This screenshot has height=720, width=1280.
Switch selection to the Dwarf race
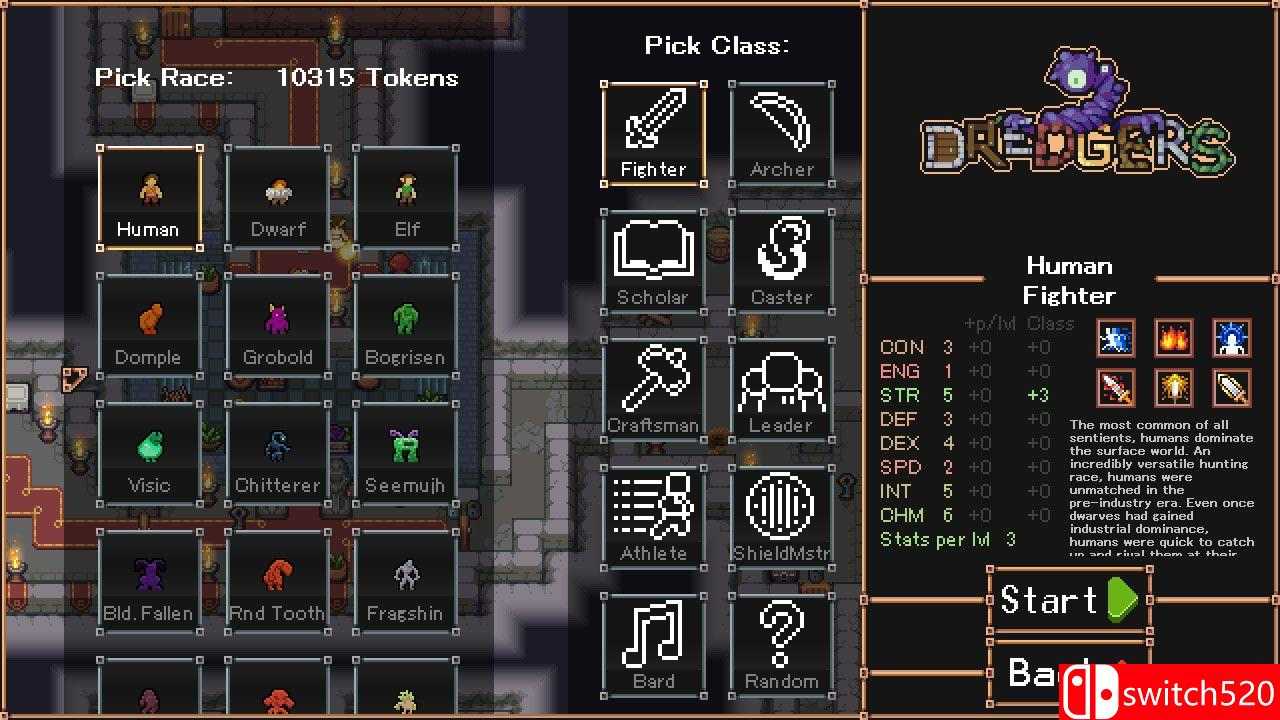pos(277,195)
